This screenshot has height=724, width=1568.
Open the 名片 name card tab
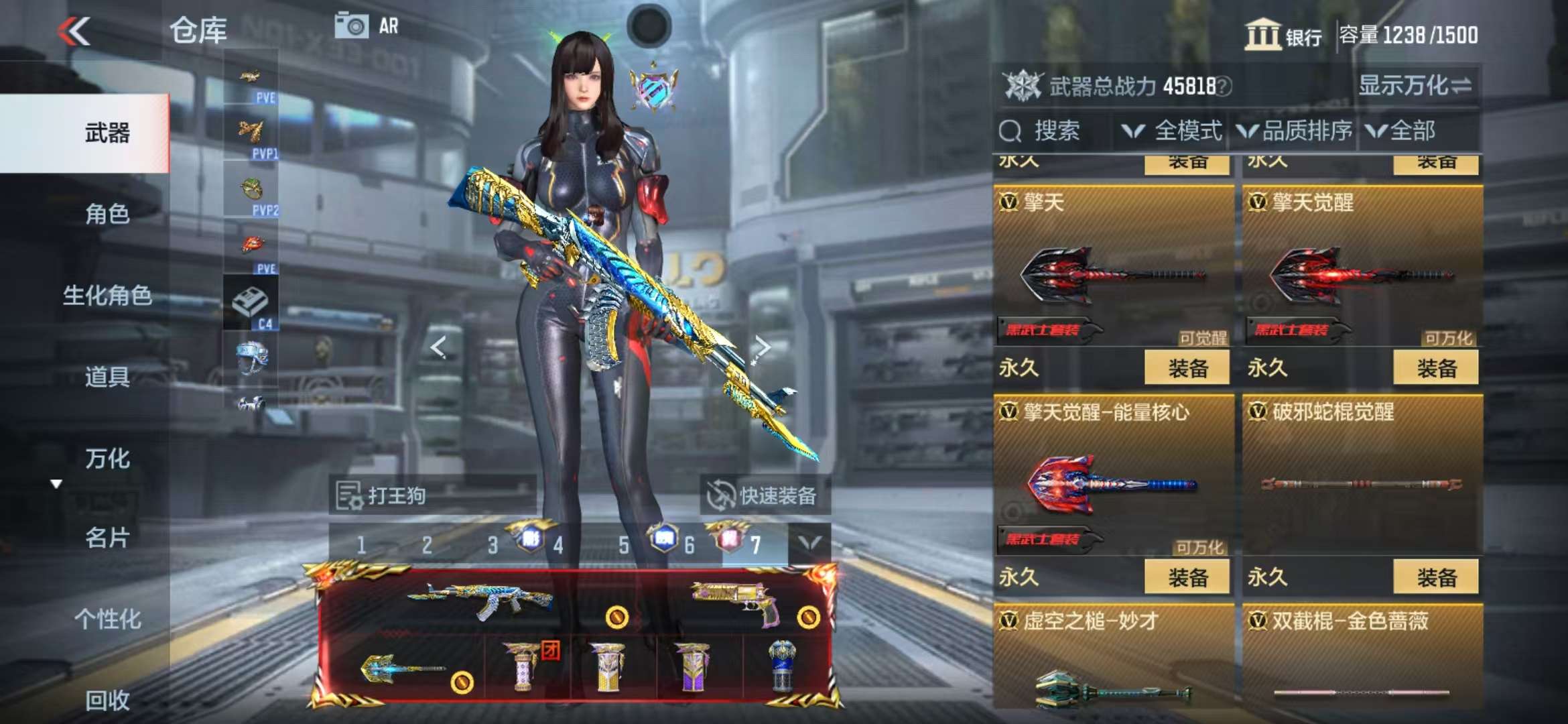pyautogui.click(x=107, y=538)
